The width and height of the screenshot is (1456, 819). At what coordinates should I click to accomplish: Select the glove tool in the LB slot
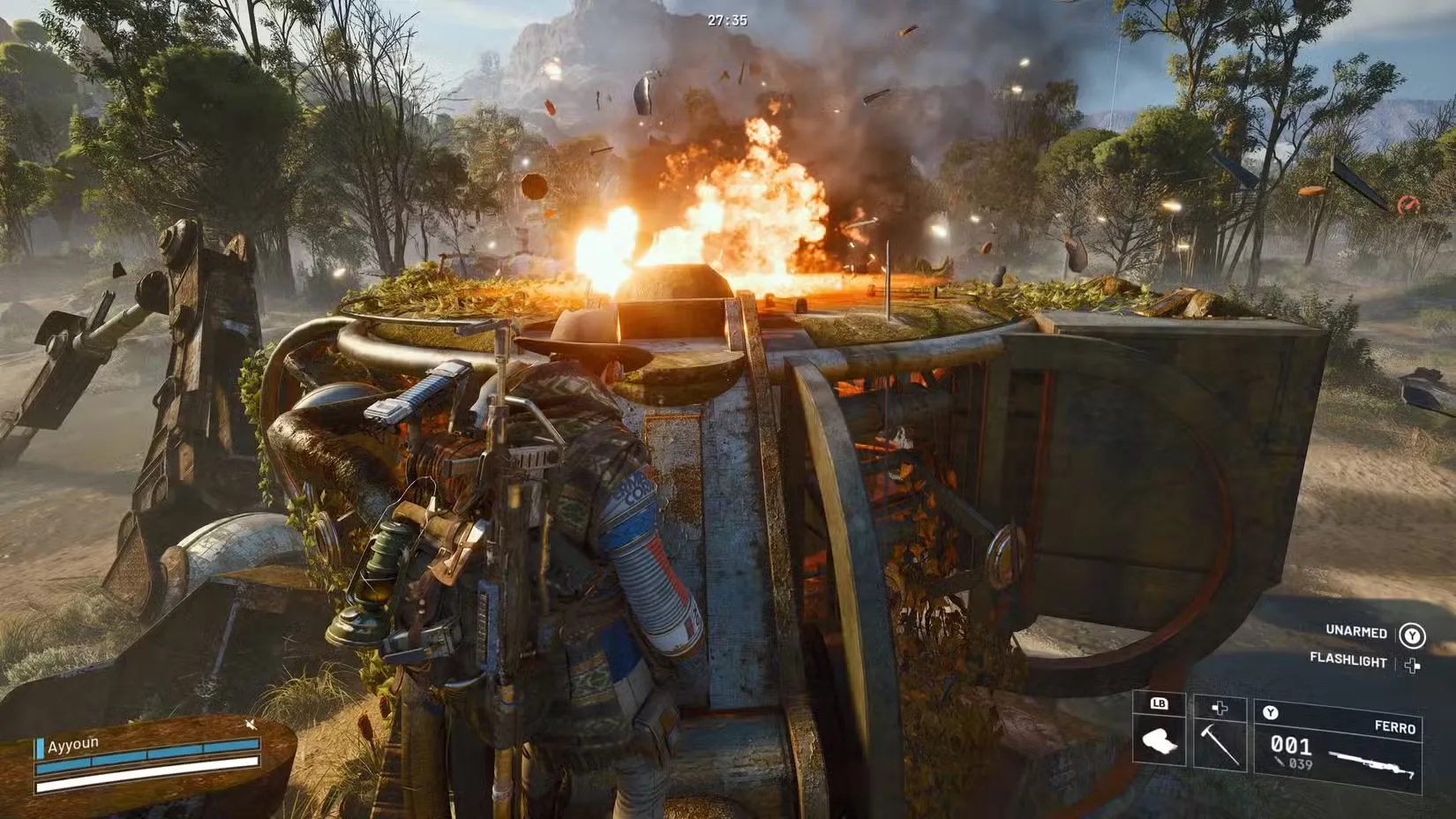coord(1160,742)
